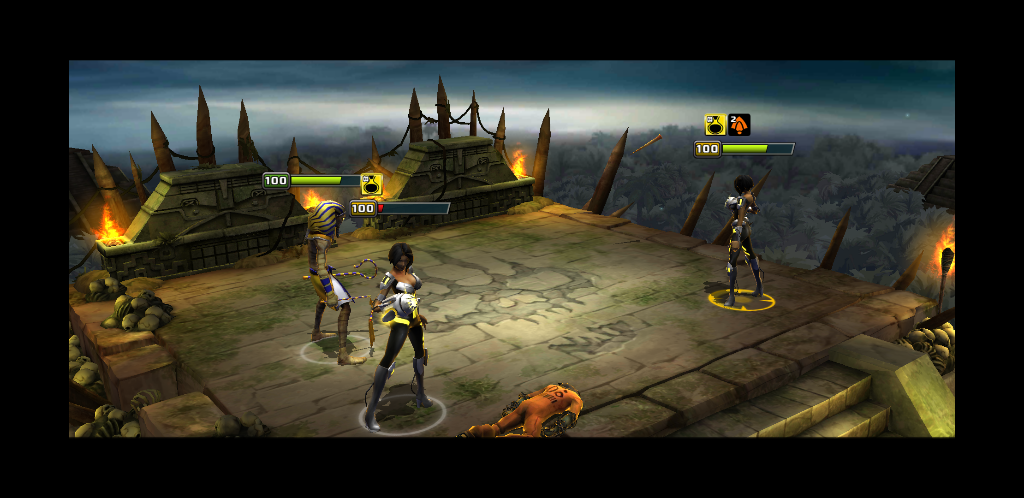Select the pharaoh-masked hero with the whip
This screenshot has height=498, width=1024.
(x=327, y=277)
